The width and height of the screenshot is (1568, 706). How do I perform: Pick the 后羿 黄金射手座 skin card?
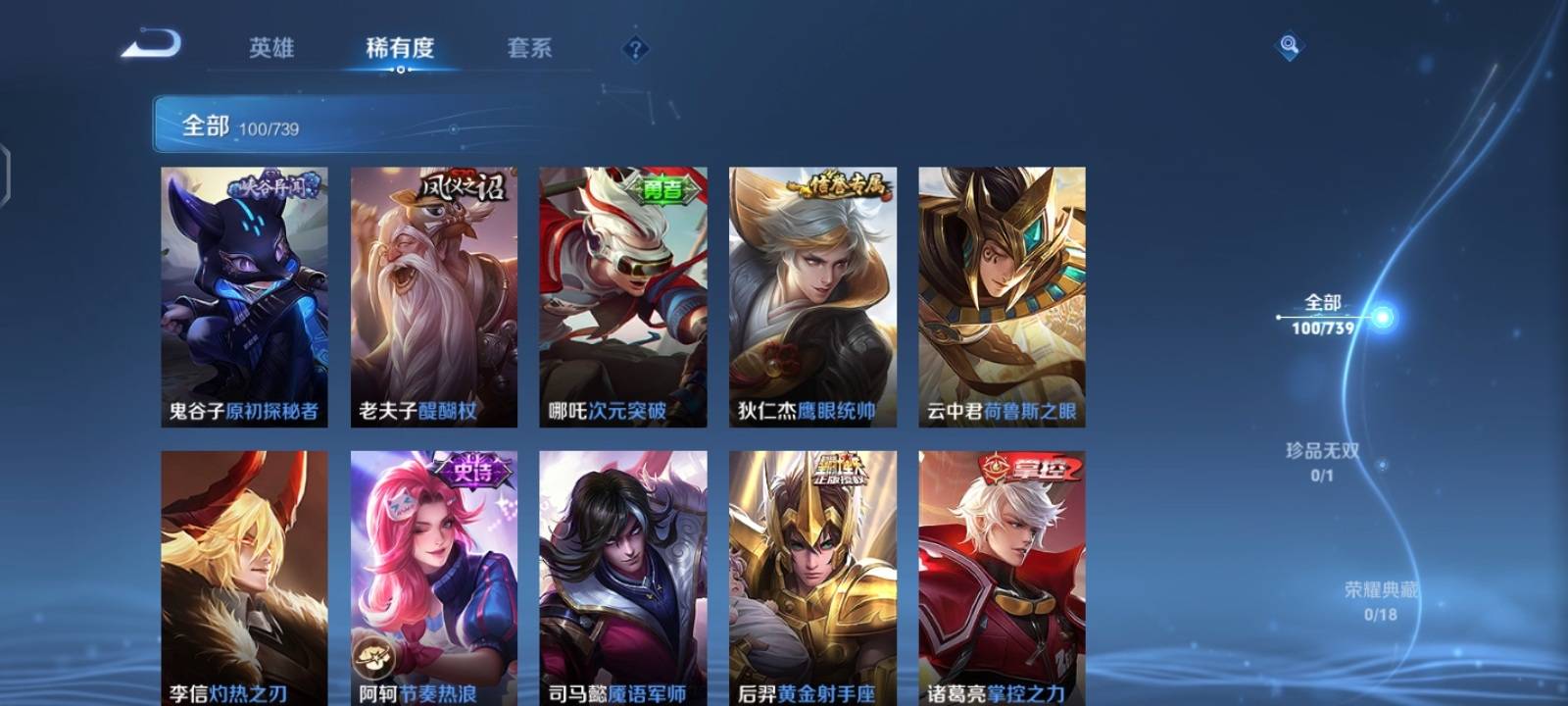(x=812, y=579)
